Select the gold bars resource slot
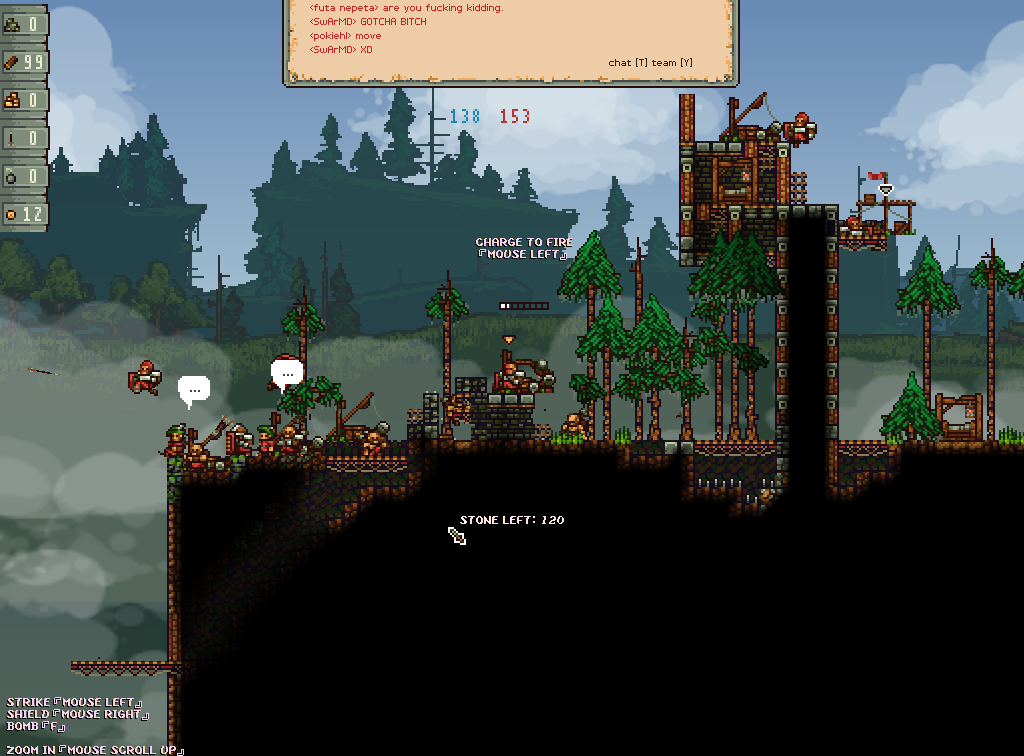Image resolution: width=1024 pixels, height=756 pixels. click(24, 100)
